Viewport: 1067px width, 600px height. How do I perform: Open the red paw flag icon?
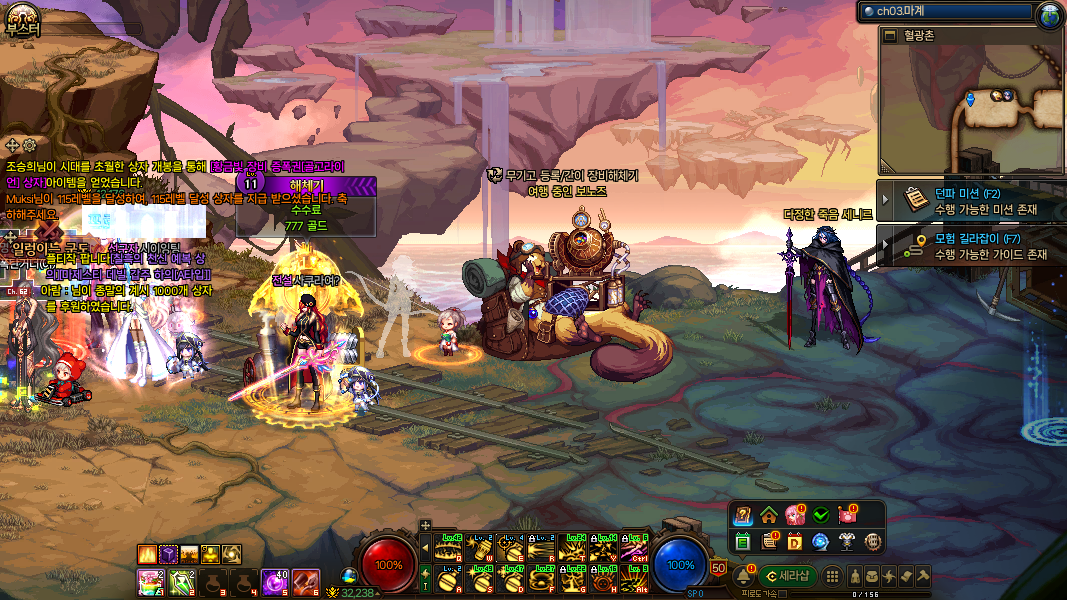pyautogui.click(x=847, y=516)
